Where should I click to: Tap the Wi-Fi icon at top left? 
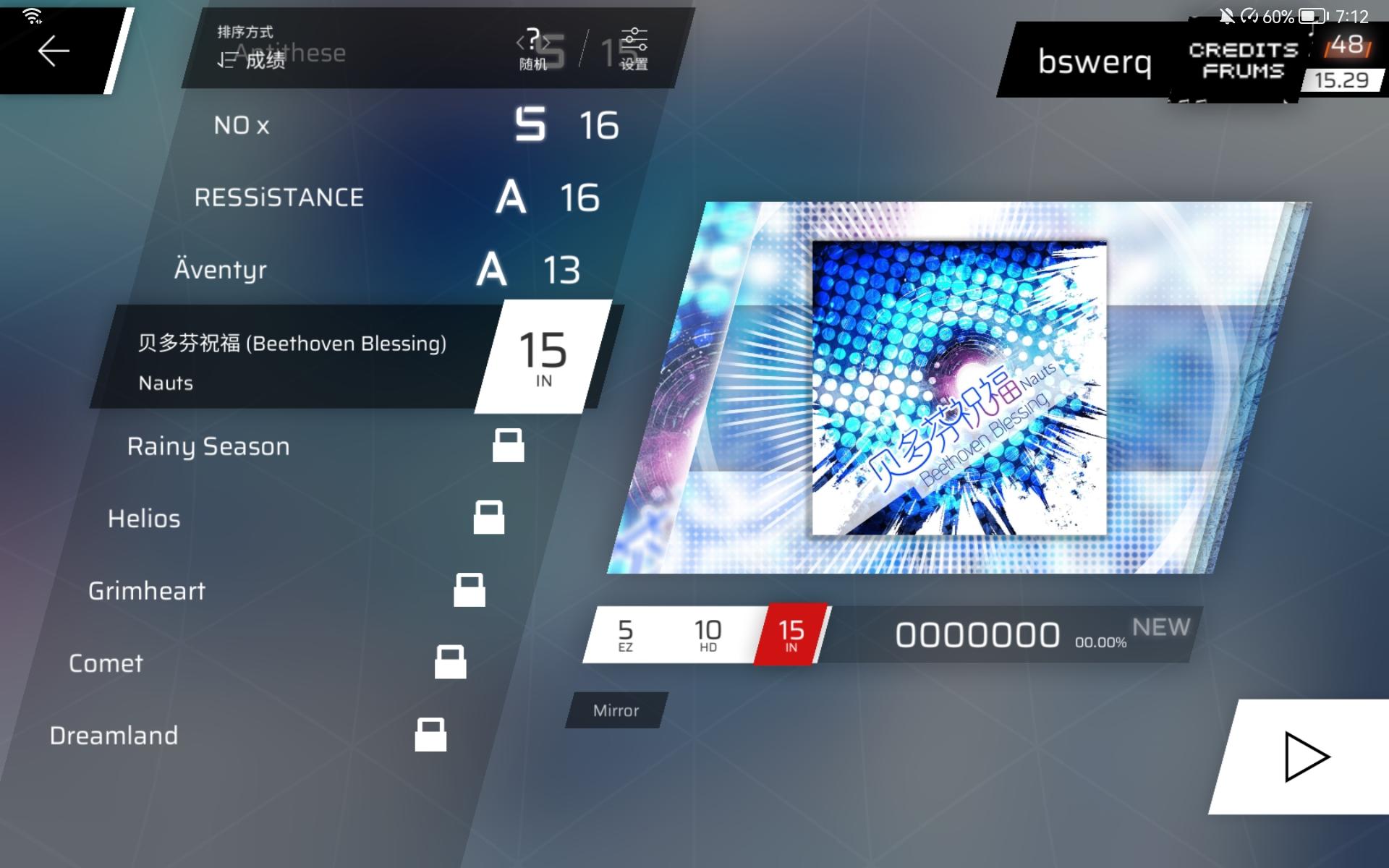(33, 14)
